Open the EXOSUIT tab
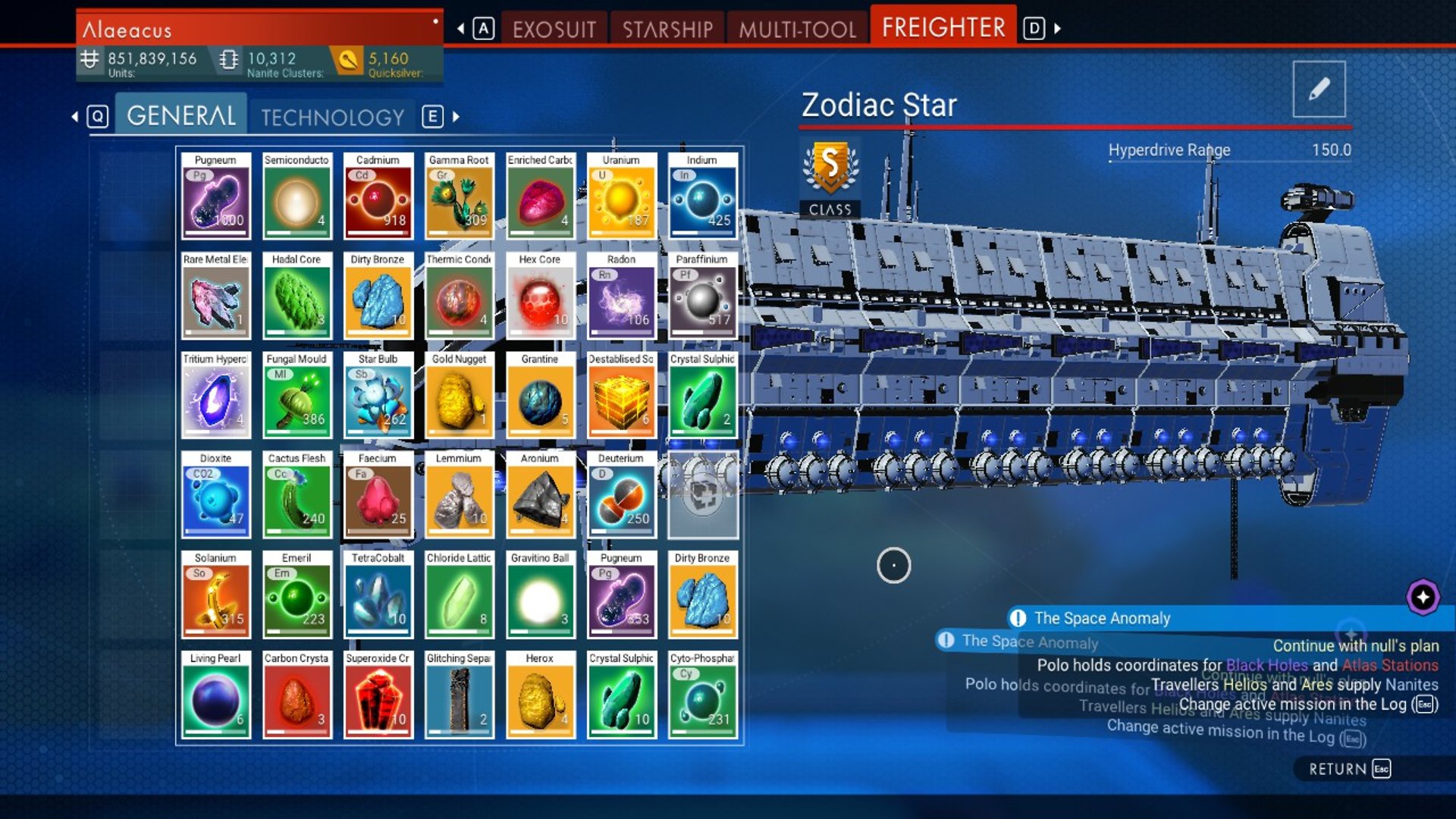Viewport: 1456px width, 819px height. [555, 28]
